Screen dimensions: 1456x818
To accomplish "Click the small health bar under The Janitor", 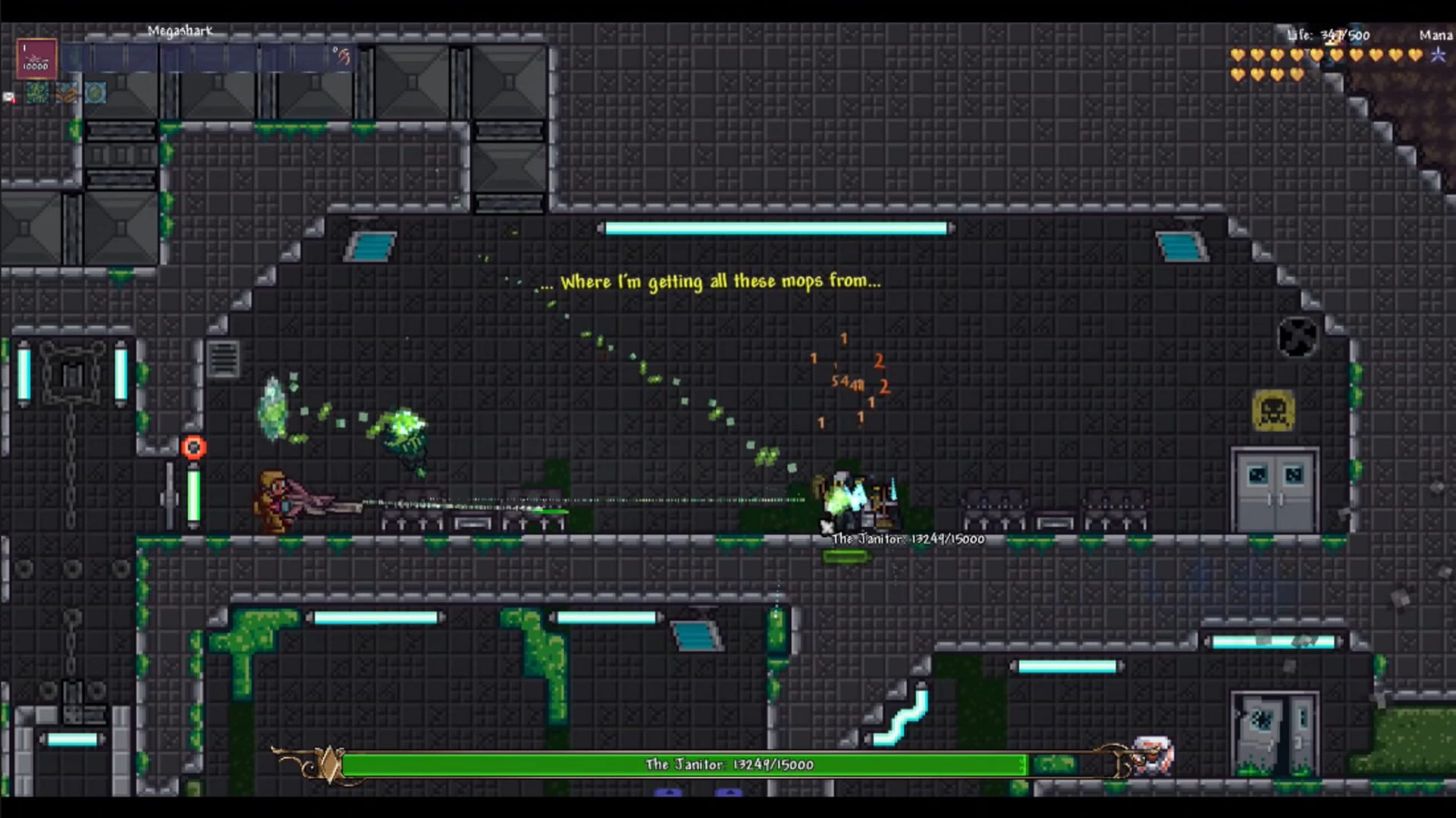I will [844, 555].
